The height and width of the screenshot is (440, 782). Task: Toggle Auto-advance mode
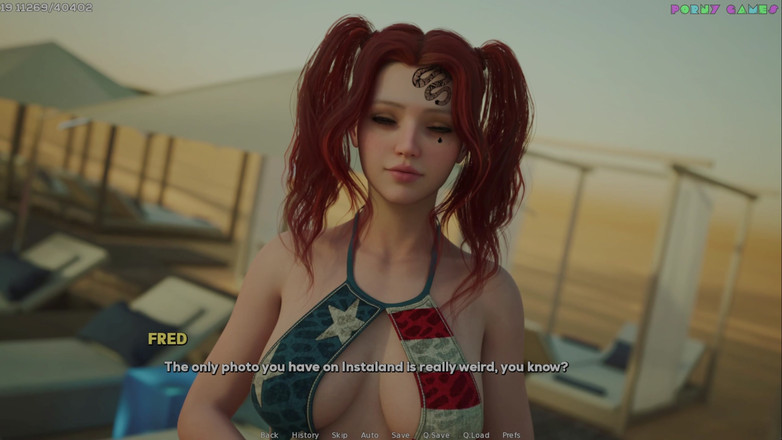[369, 435]
